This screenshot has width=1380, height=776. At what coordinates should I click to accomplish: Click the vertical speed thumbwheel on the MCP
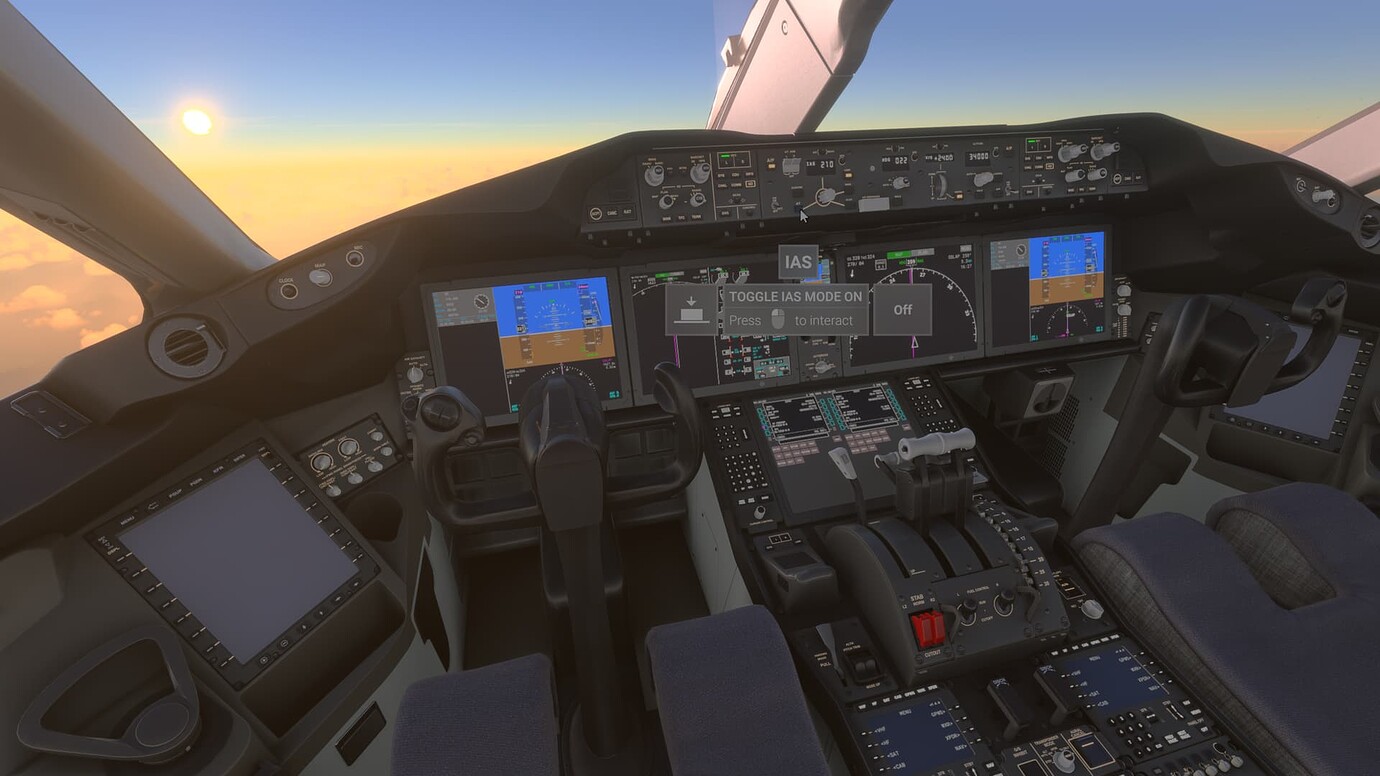(x=940, y=184)
